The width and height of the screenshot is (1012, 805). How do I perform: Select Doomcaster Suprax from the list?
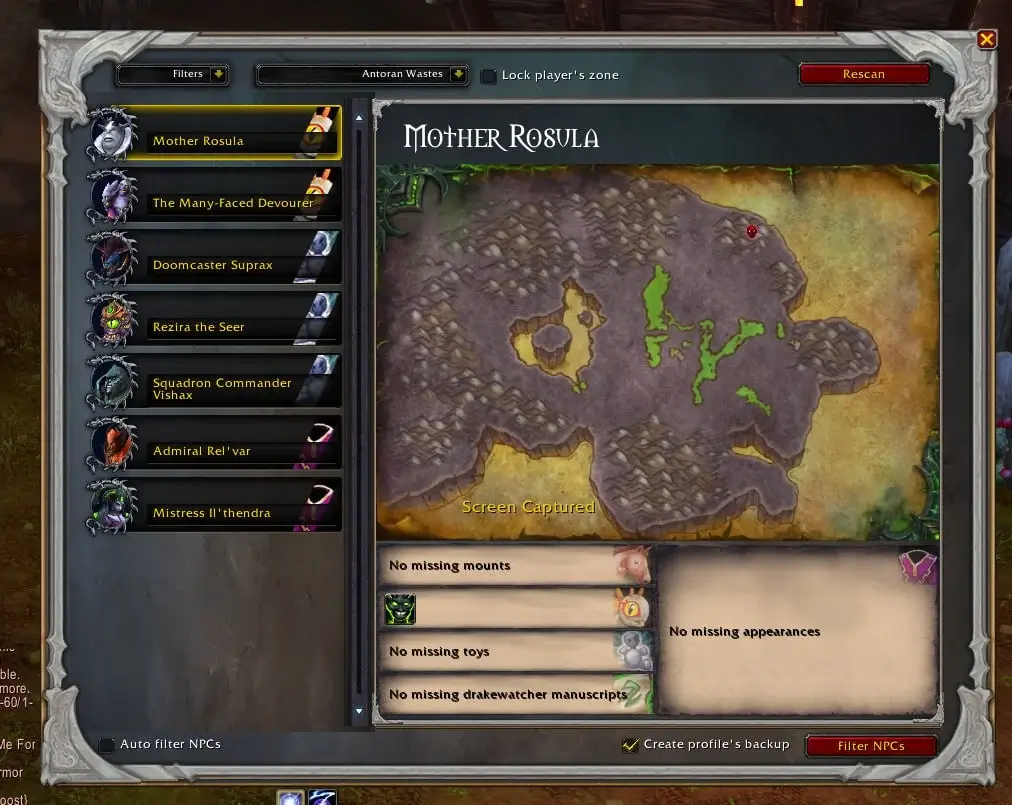pos(215,260)
